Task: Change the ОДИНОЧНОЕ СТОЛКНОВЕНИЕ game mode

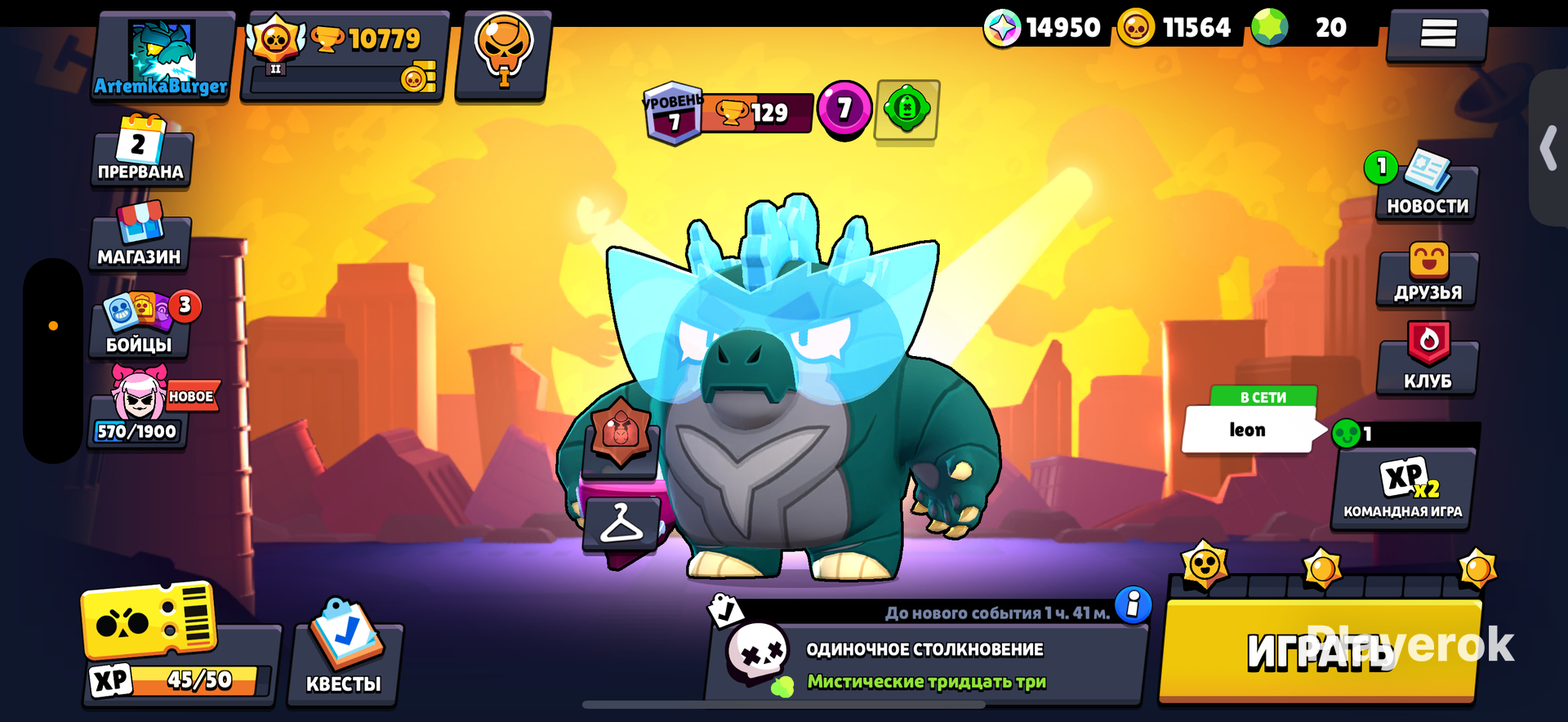Action: (924, 663)
